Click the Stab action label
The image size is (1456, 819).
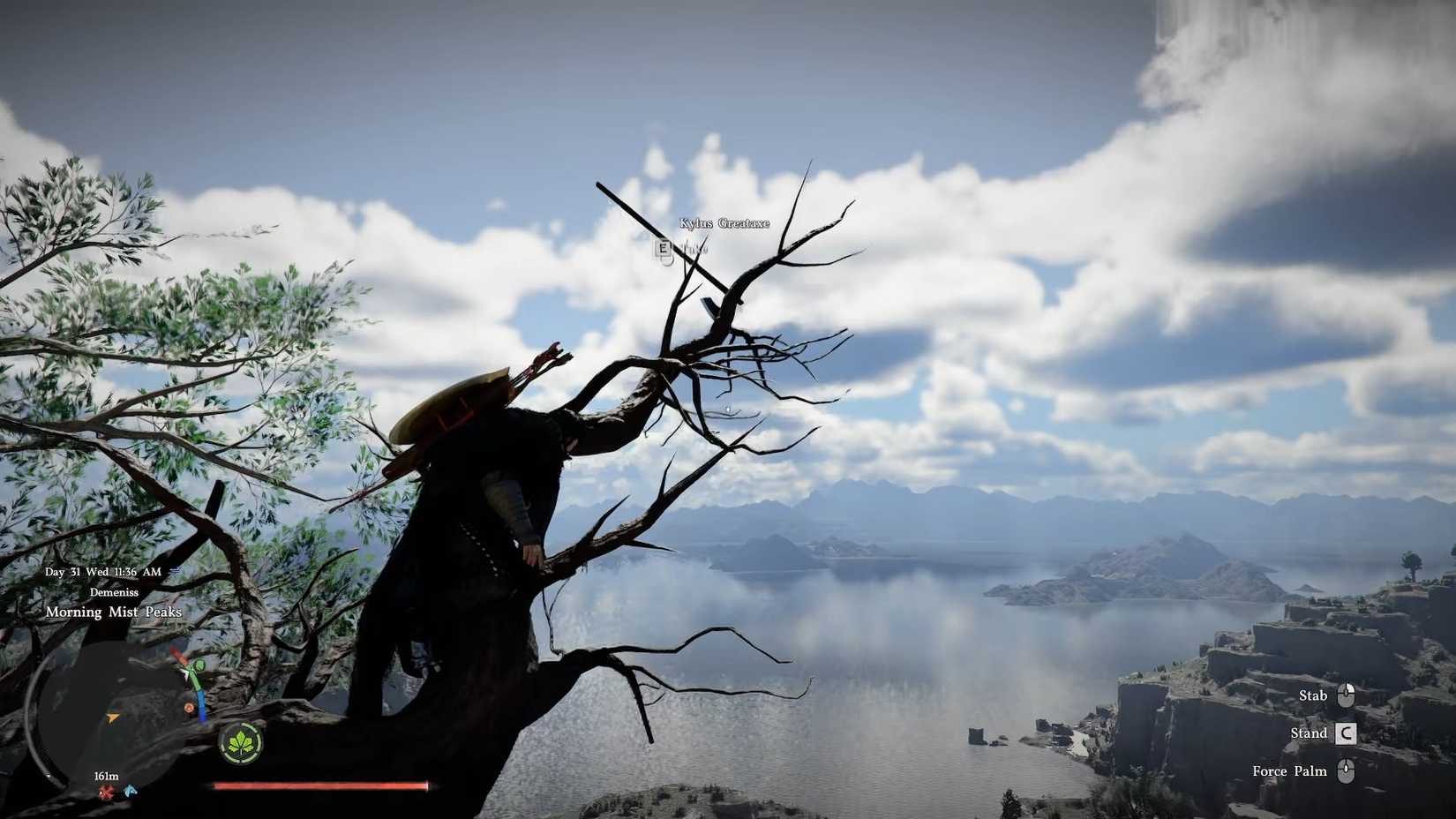1313,696
